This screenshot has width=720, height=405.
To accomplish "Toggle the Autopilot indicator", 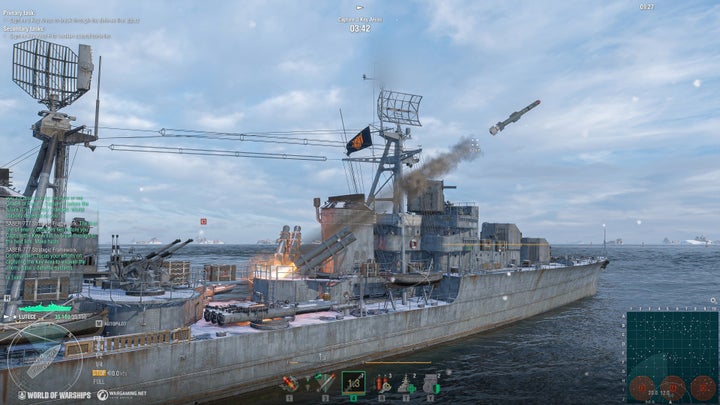I will point(112,324).
